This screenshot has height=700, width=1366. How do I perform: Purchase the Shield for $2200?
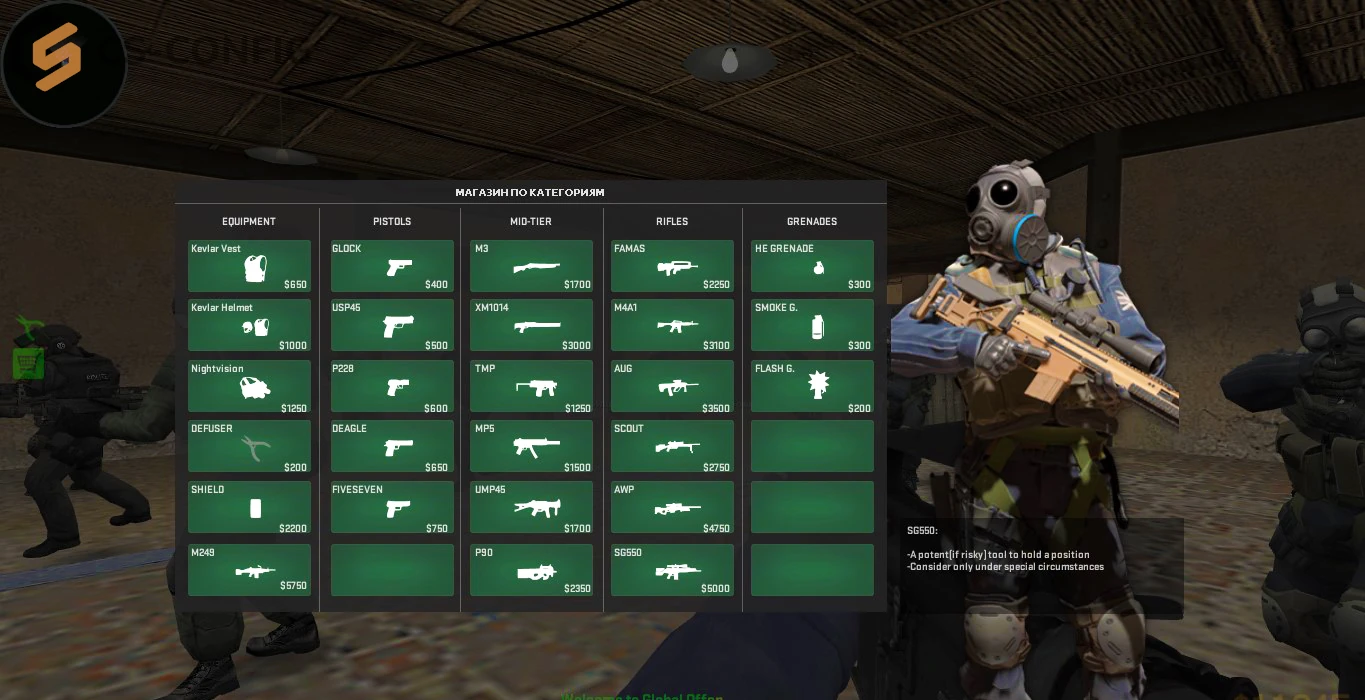(249, 508)
